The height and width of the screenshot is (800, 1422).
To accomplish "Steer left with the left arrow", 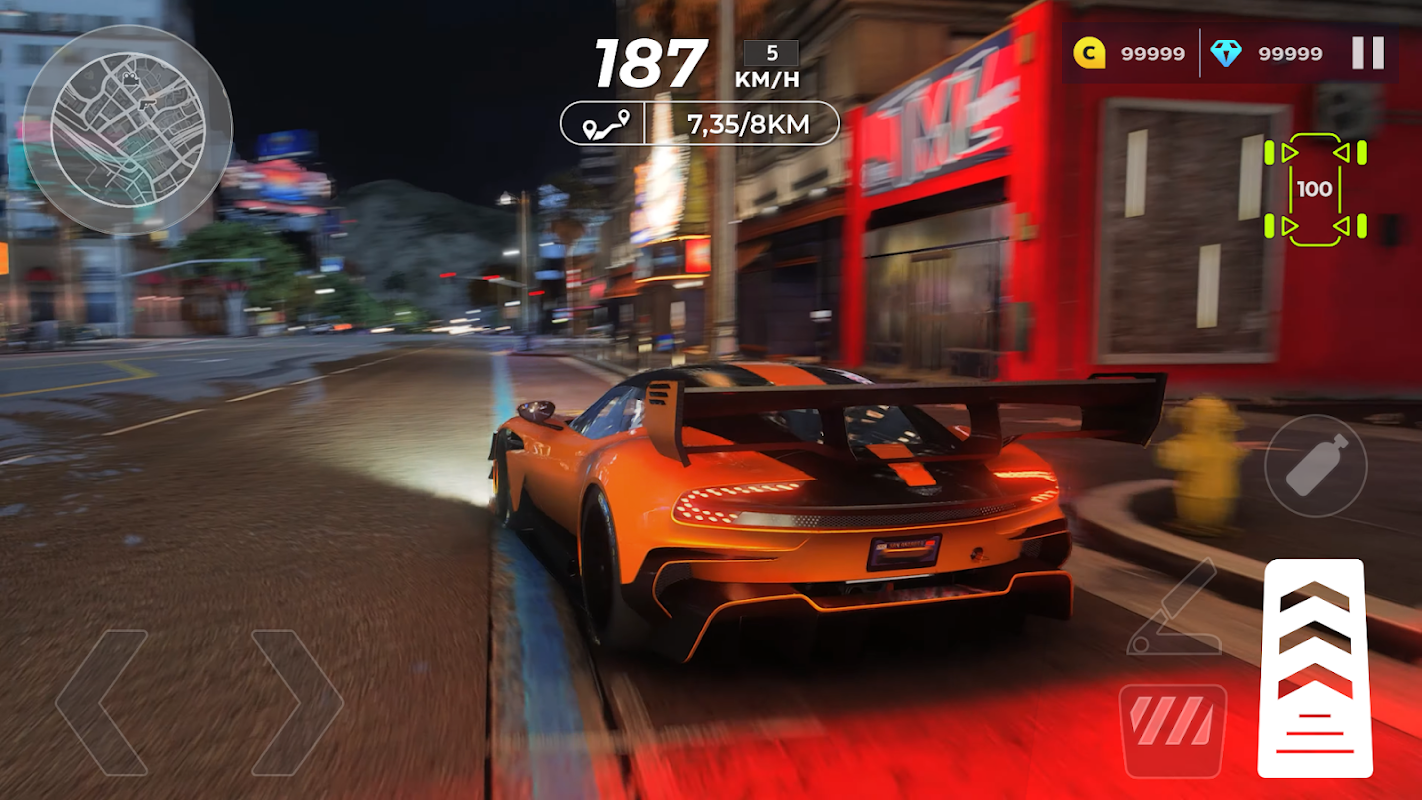I will point(101,702).
